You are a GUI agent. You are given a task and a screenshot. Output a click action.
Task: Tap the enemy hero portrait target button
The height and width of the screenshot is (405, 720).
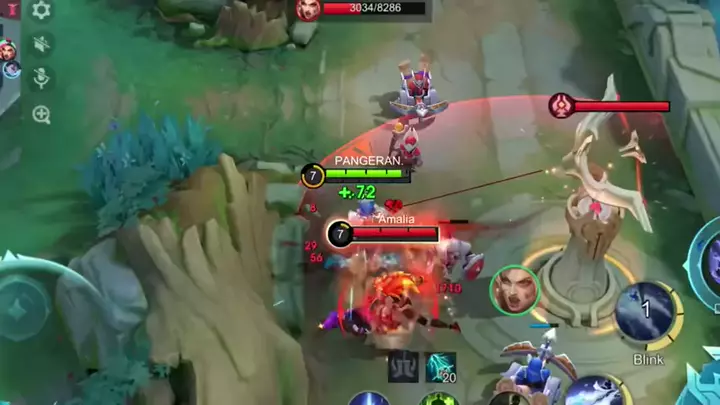click(515, 291)
